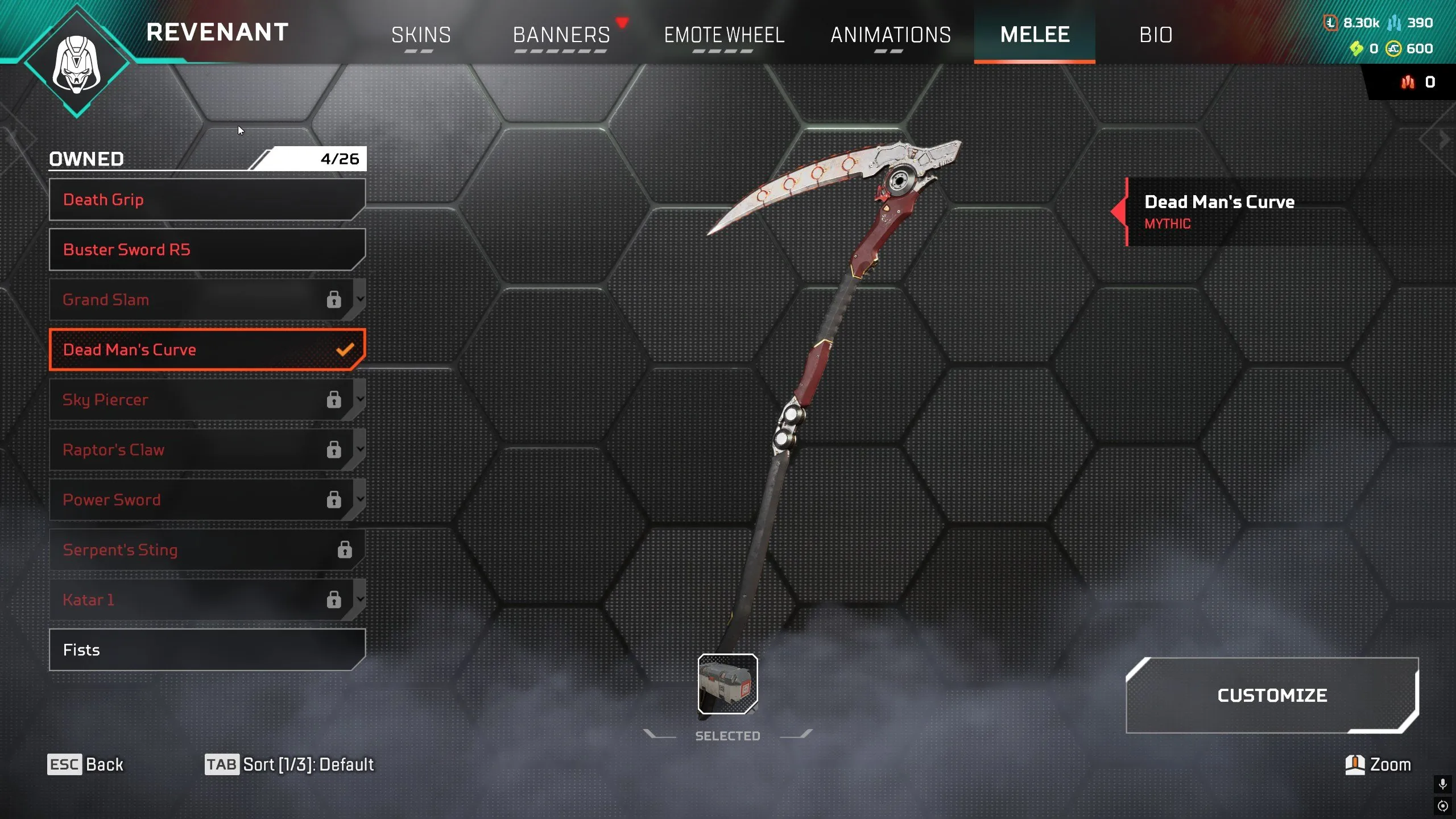Image resolution: width=1456 pixels, height=819 pixels.
Task: Click the TAB sort key indicator
Action: (x=222, y=764)
